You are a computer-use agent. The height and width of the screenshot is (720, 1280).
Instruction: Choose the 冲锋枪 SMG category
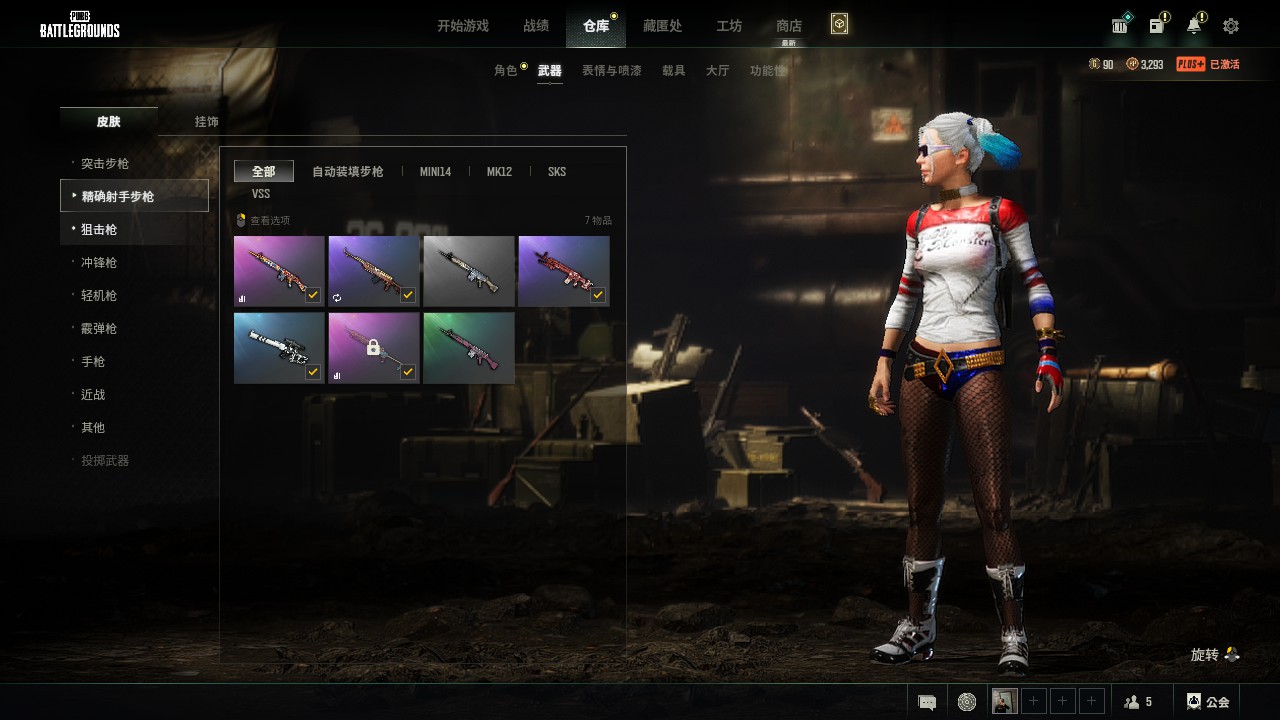pos(99,263)
